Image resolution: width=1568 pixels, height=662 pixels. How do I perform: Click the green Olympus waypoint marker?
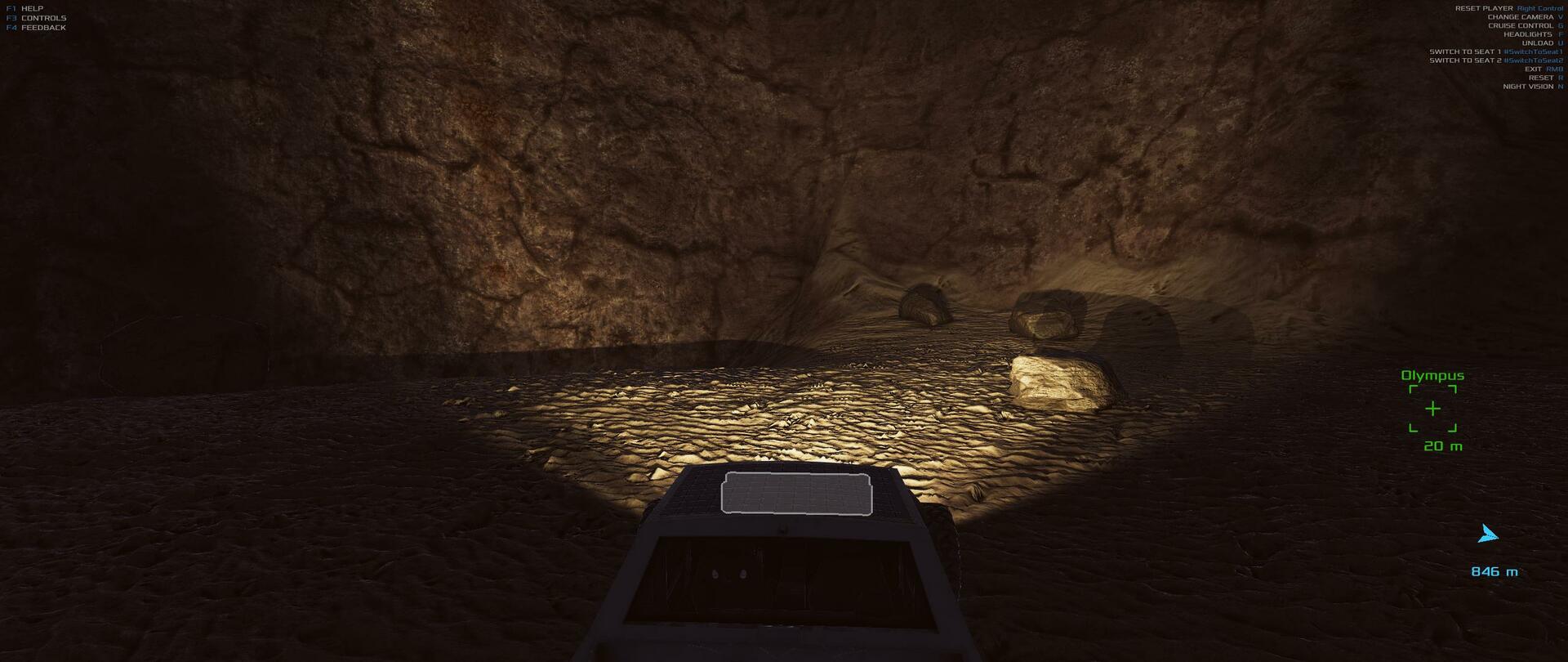pyautogui.click(x=1432, y=409)
